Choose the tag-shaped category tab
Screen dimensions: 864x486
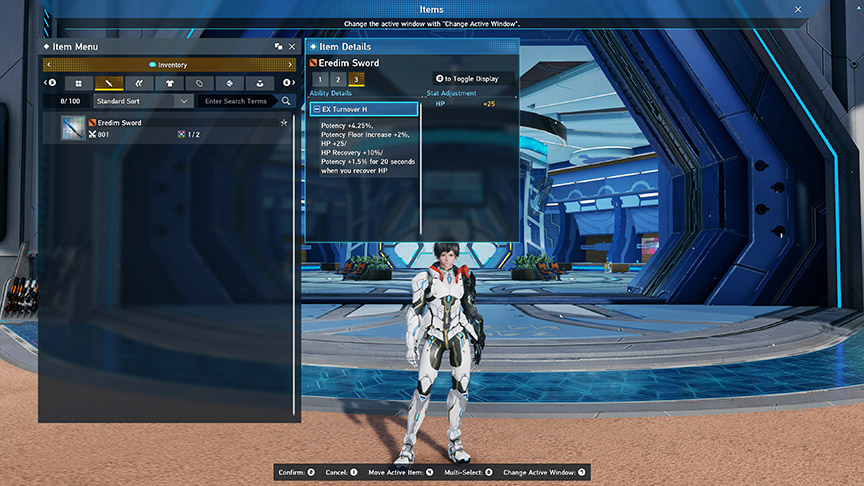click(x=199, y=83)
